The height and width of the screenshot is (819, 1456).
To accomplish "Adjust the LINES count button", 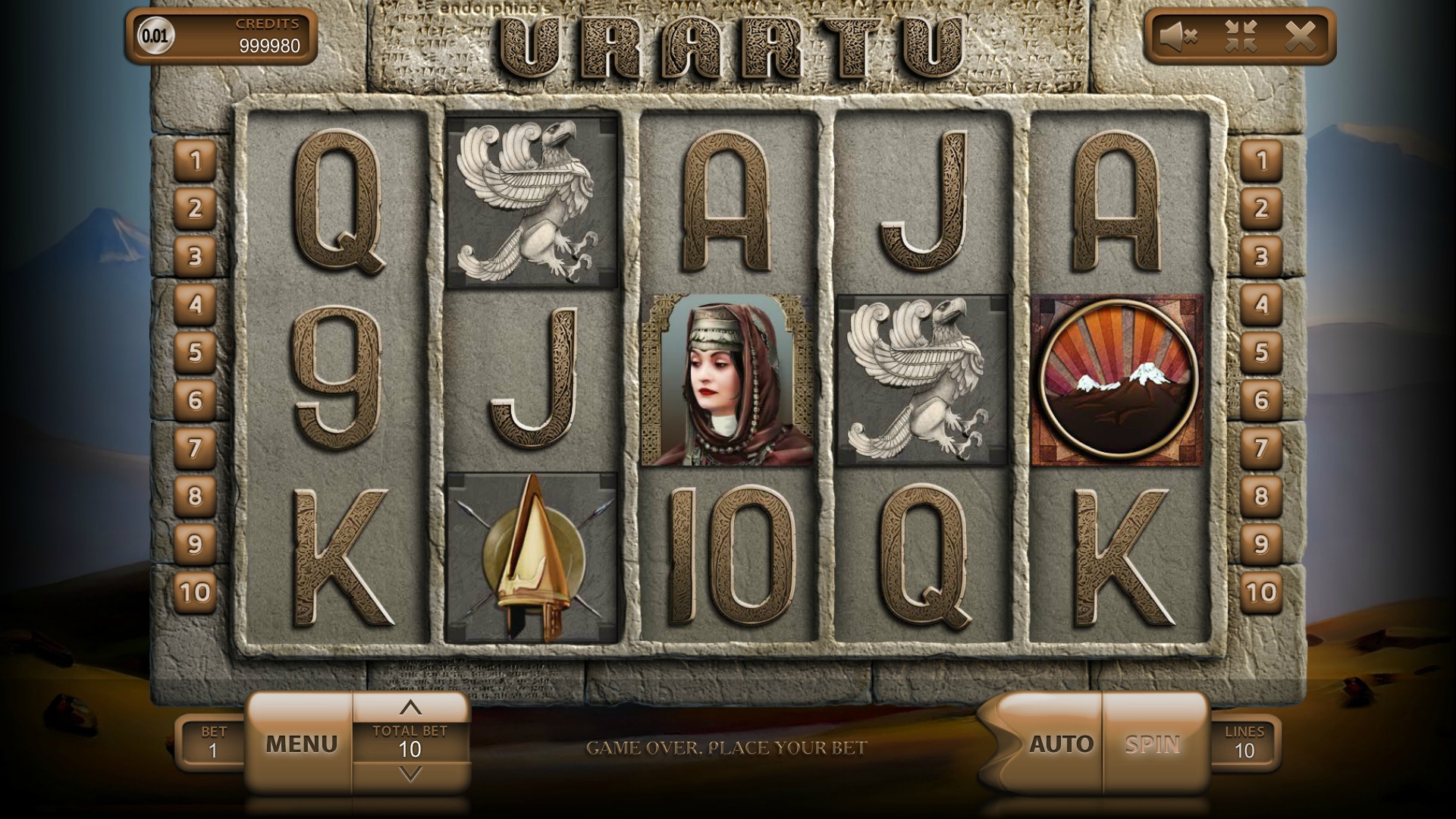I will 1244,742.
